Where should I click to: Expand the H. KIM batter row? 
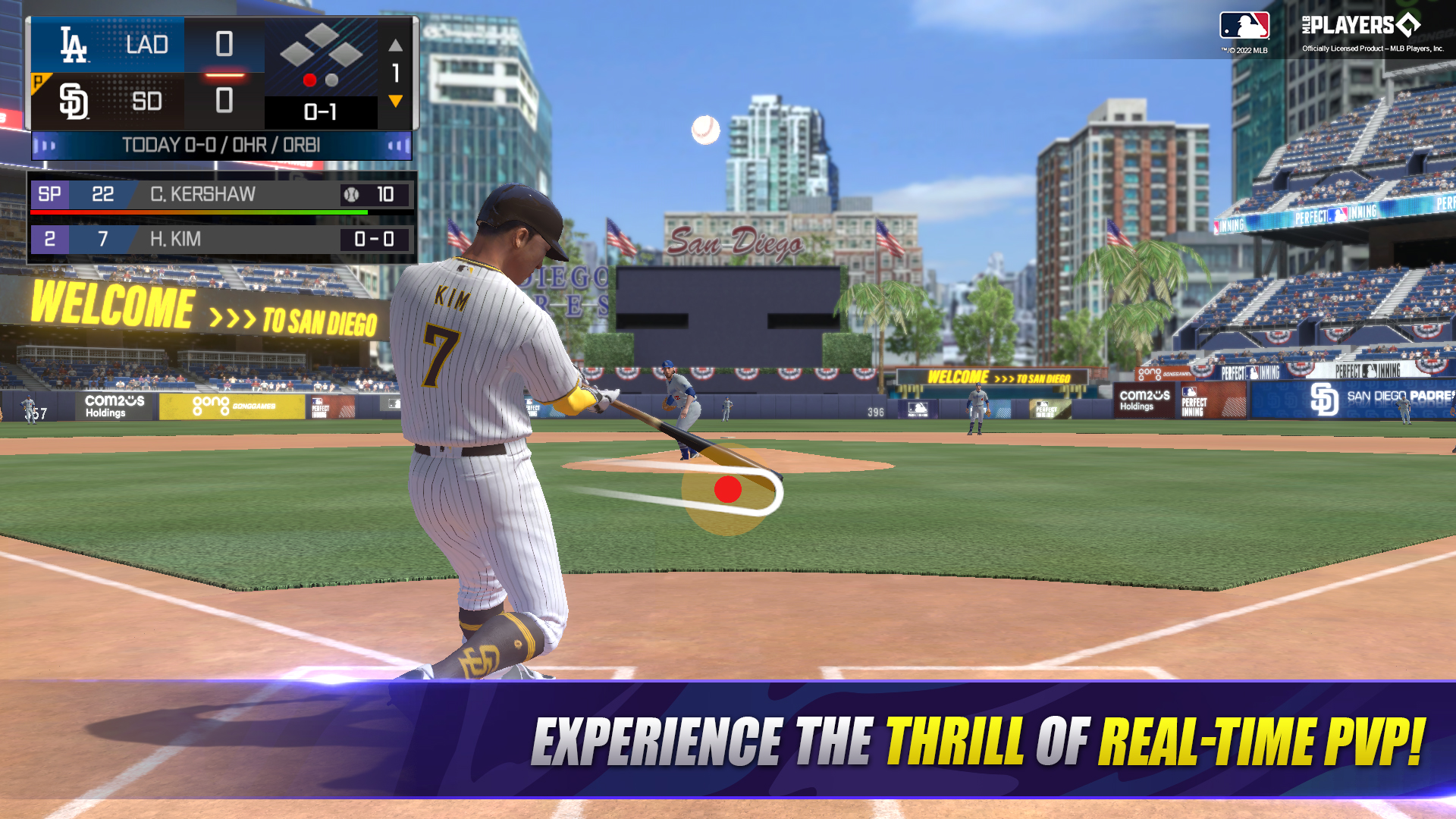coord(174,240)
